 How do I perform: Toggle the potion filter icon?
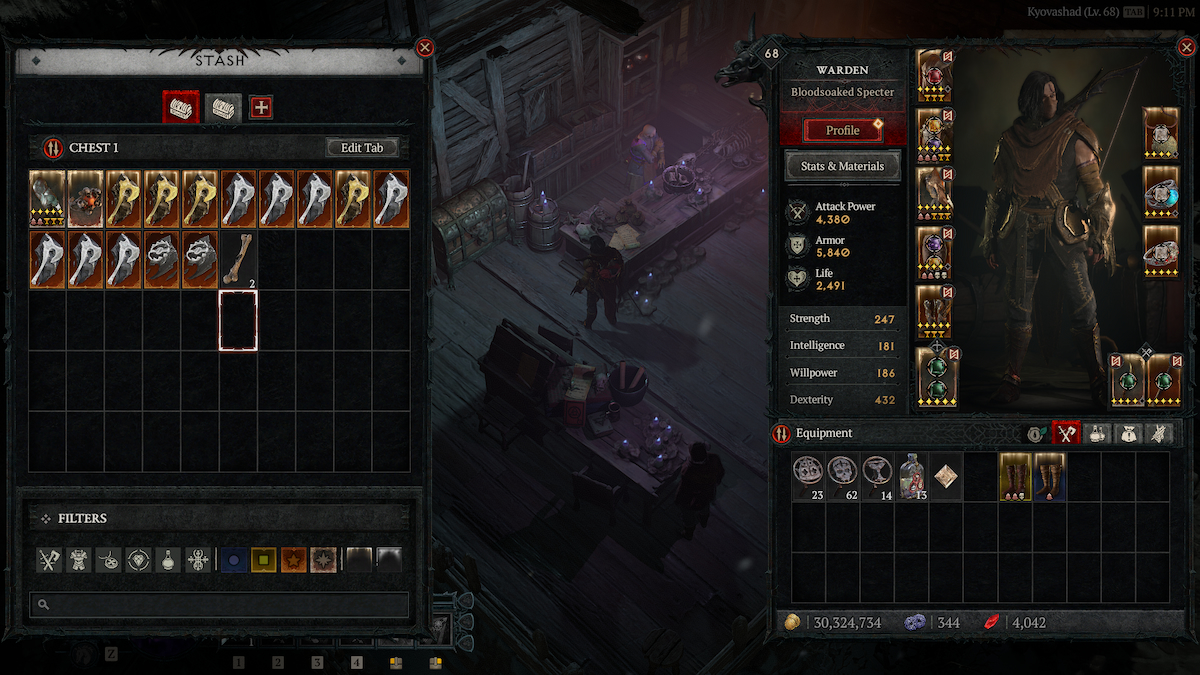169,561
